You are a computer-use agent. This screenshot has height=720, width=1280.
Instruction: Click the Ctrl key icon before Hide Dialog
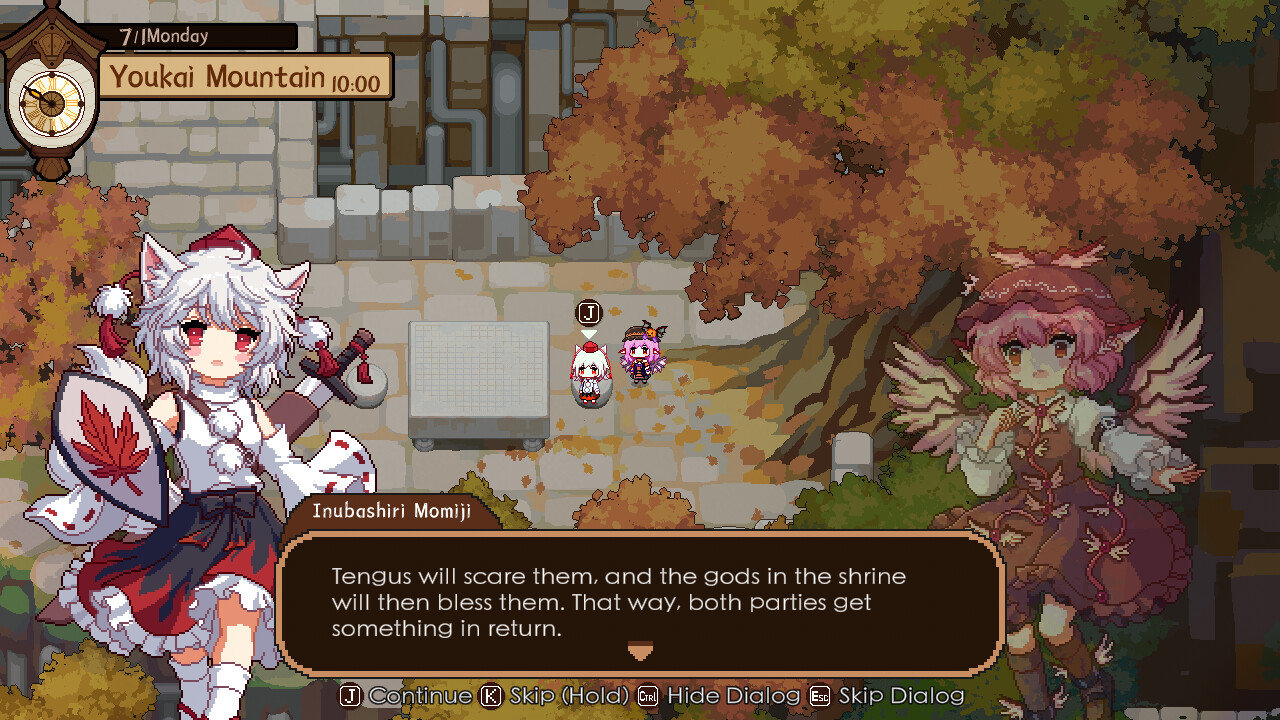(648, 695)
